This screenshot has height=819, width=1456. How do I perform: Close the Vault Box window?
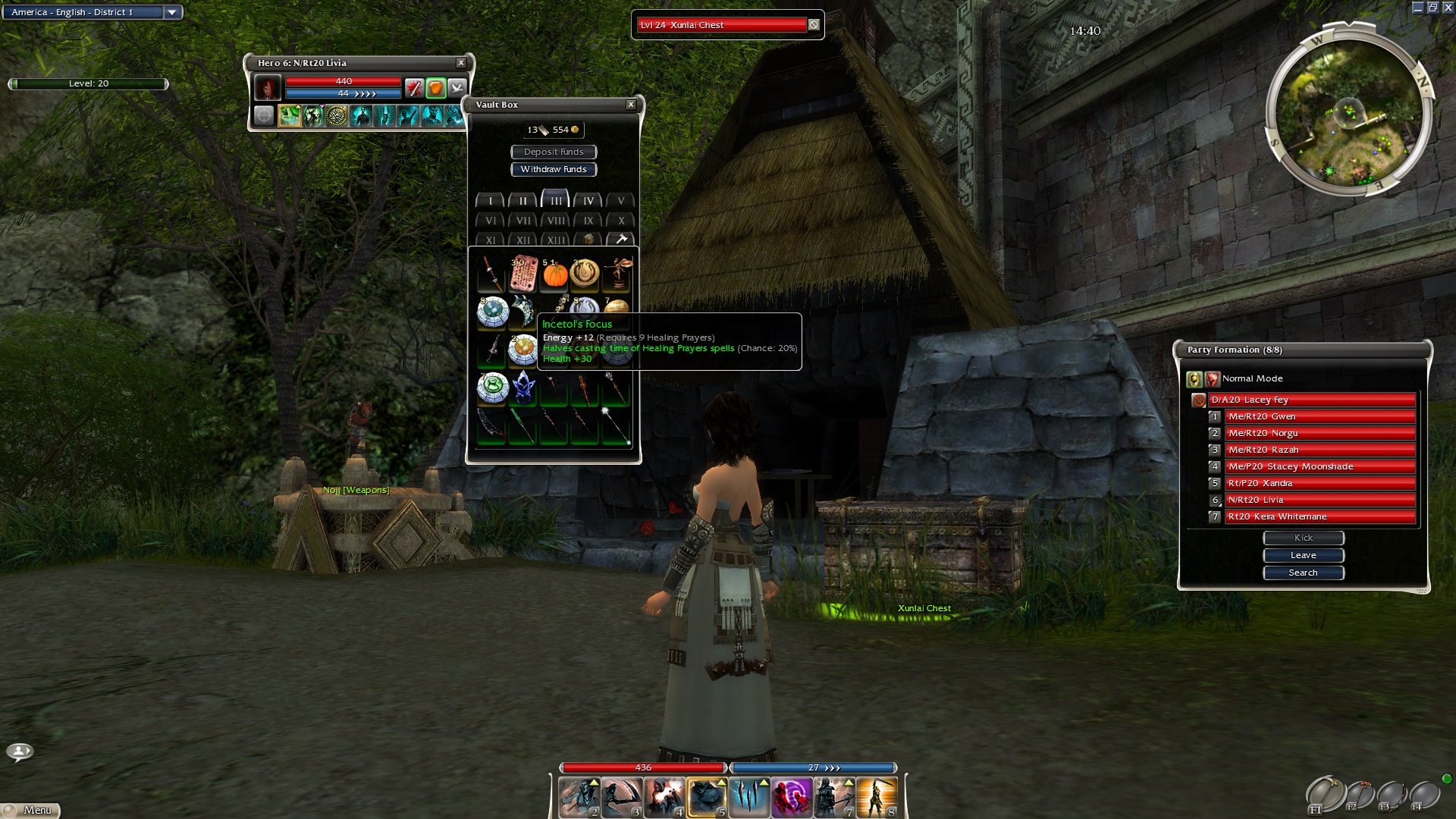tap(631, 105)
